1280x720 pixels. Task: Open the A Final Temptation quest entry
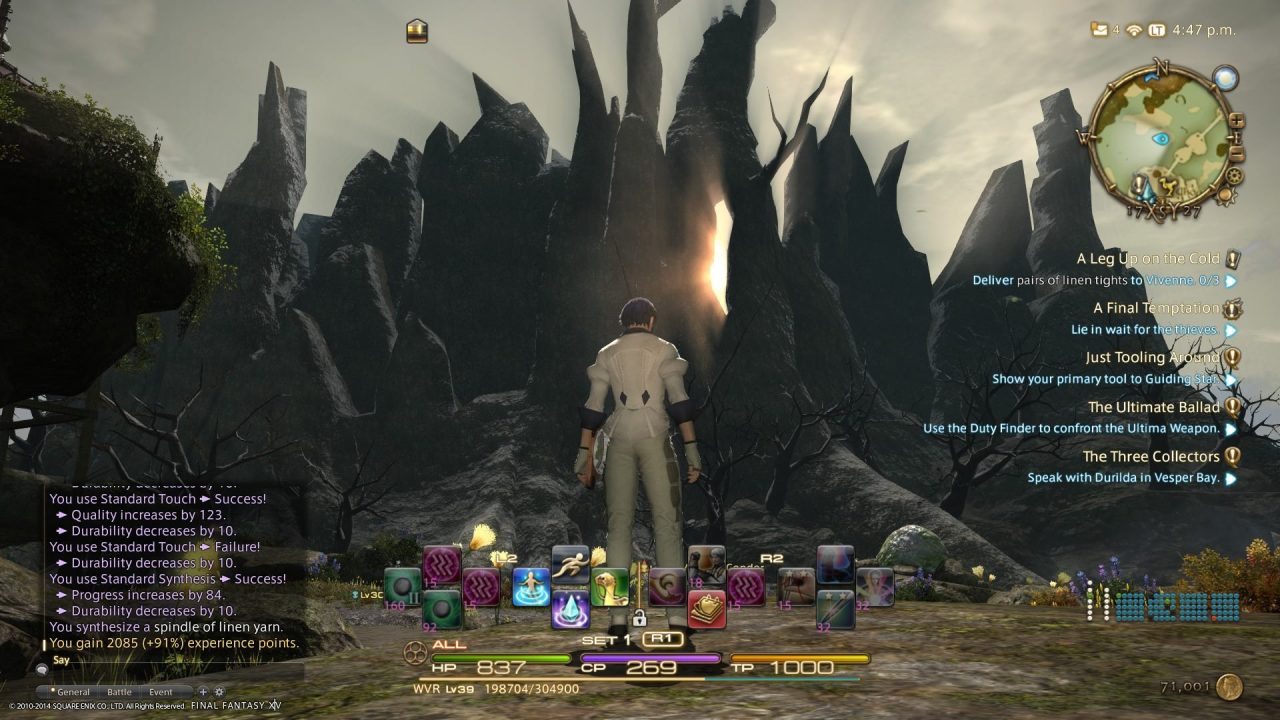pyautogui.click(x=1156, y=308)
